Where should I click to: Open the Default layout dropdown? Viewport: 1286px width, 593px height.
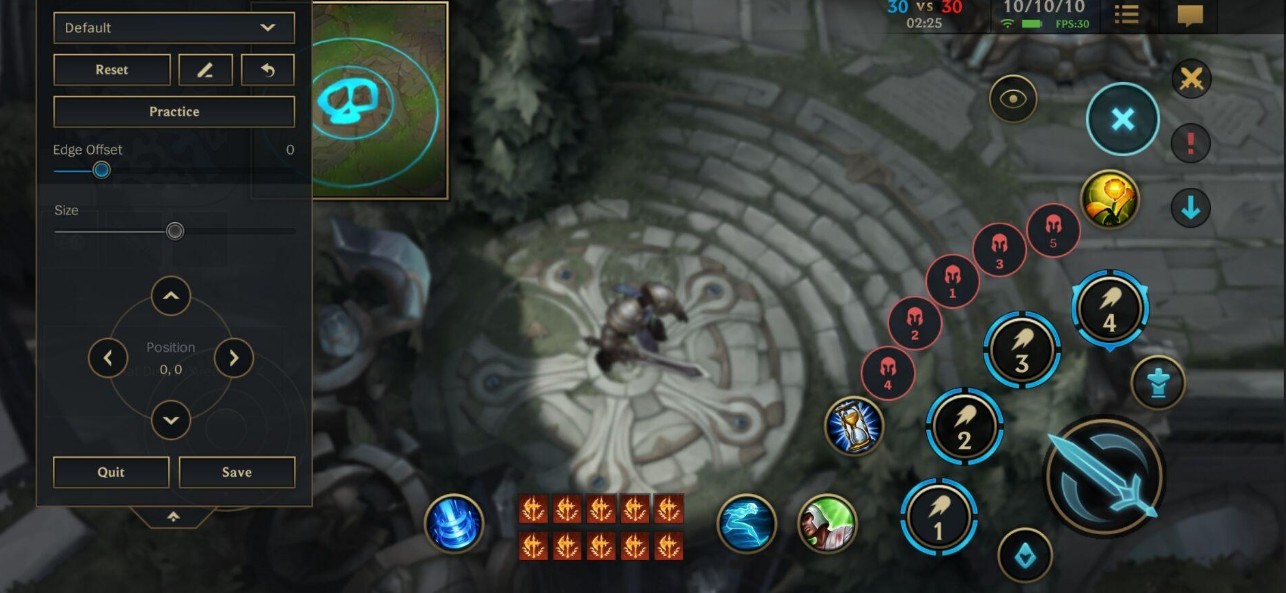tap(173, 28)
